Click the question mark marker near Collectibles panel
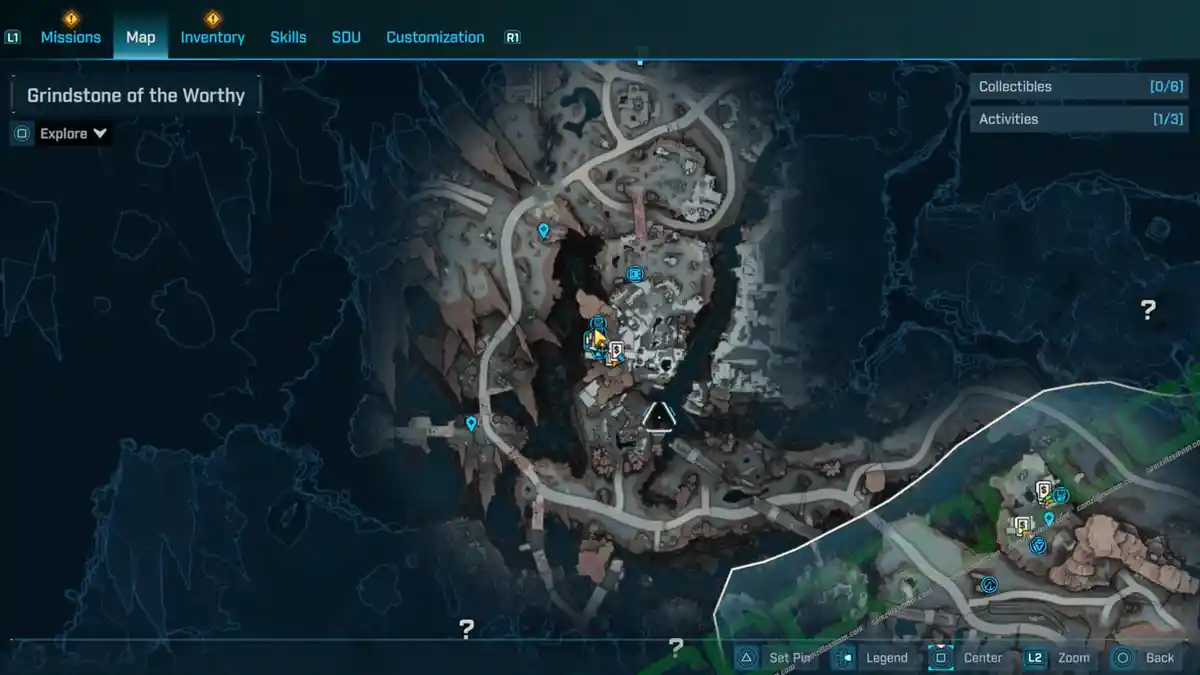Screen dimensions: 1200x675 (x=1148, y=310)
